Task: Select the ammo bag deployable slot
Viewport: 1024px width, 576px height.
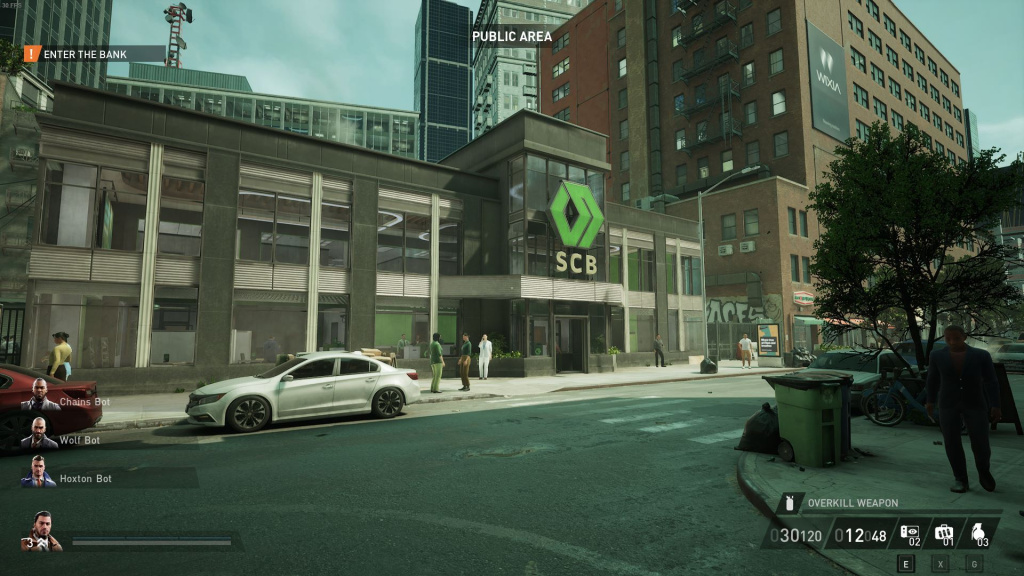Action: [x=944, y=534]
